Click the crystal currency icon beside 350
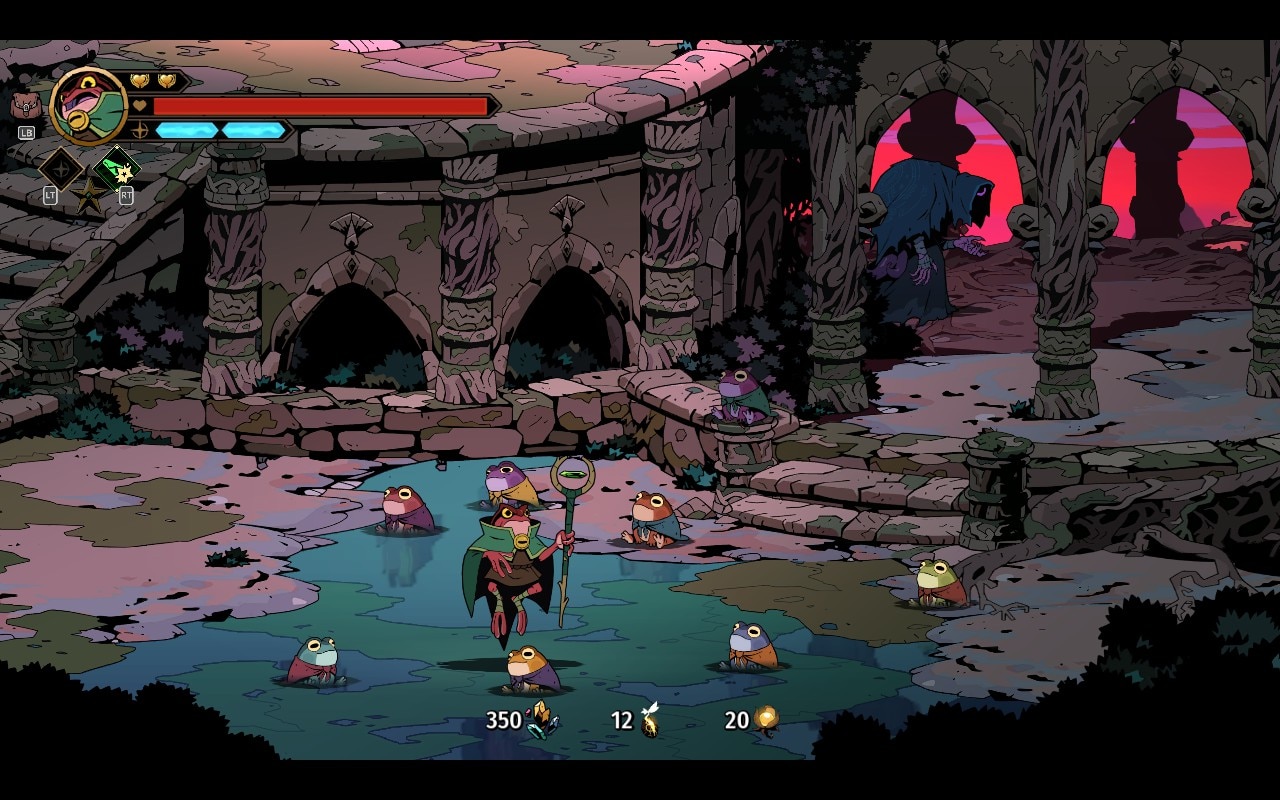Image resolution: width=1280 pixels, height=800 pixels. click(x=543, y=719)
